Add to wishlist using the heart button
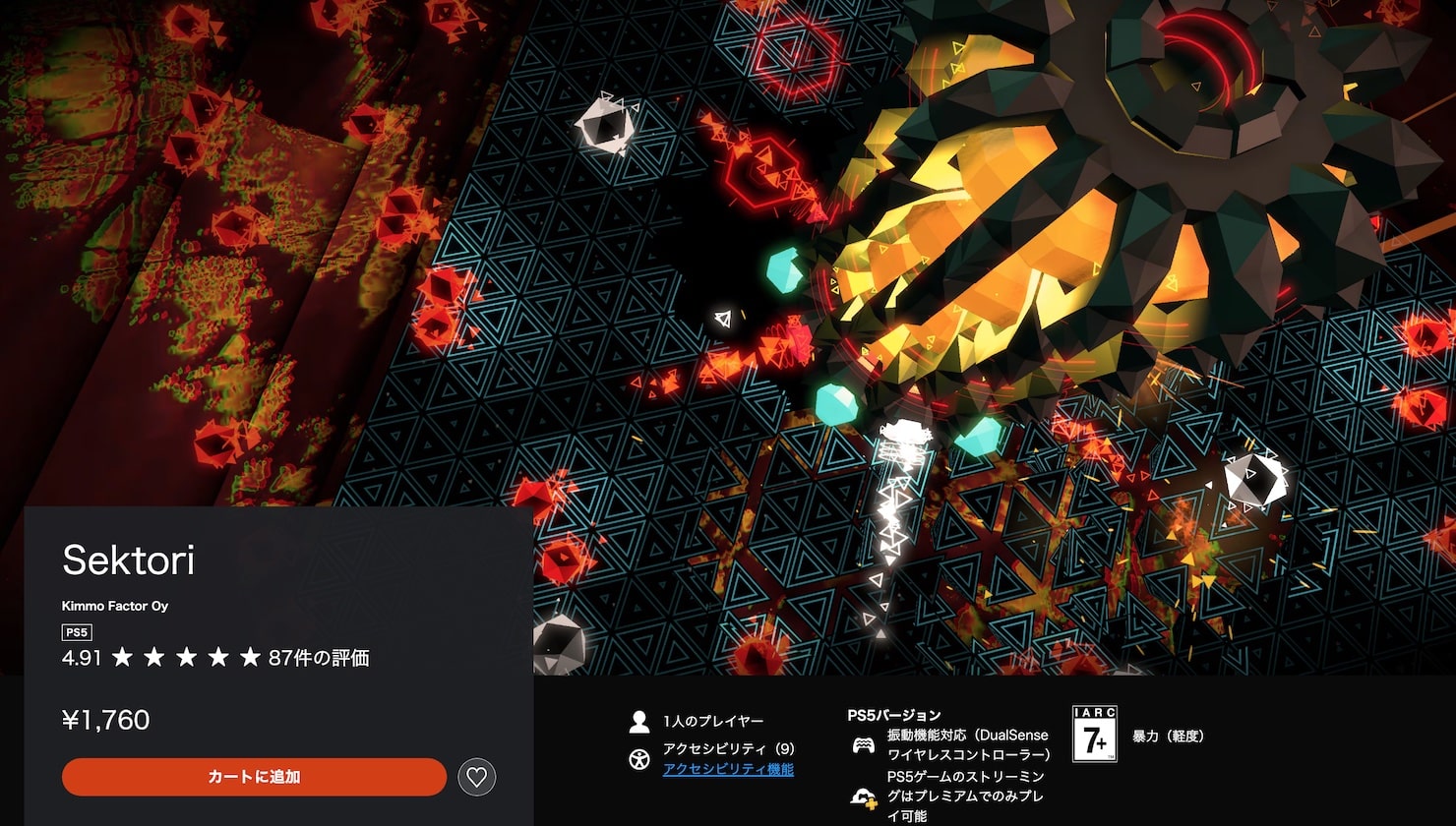The image size is (1456, 826). click(477, 777)
